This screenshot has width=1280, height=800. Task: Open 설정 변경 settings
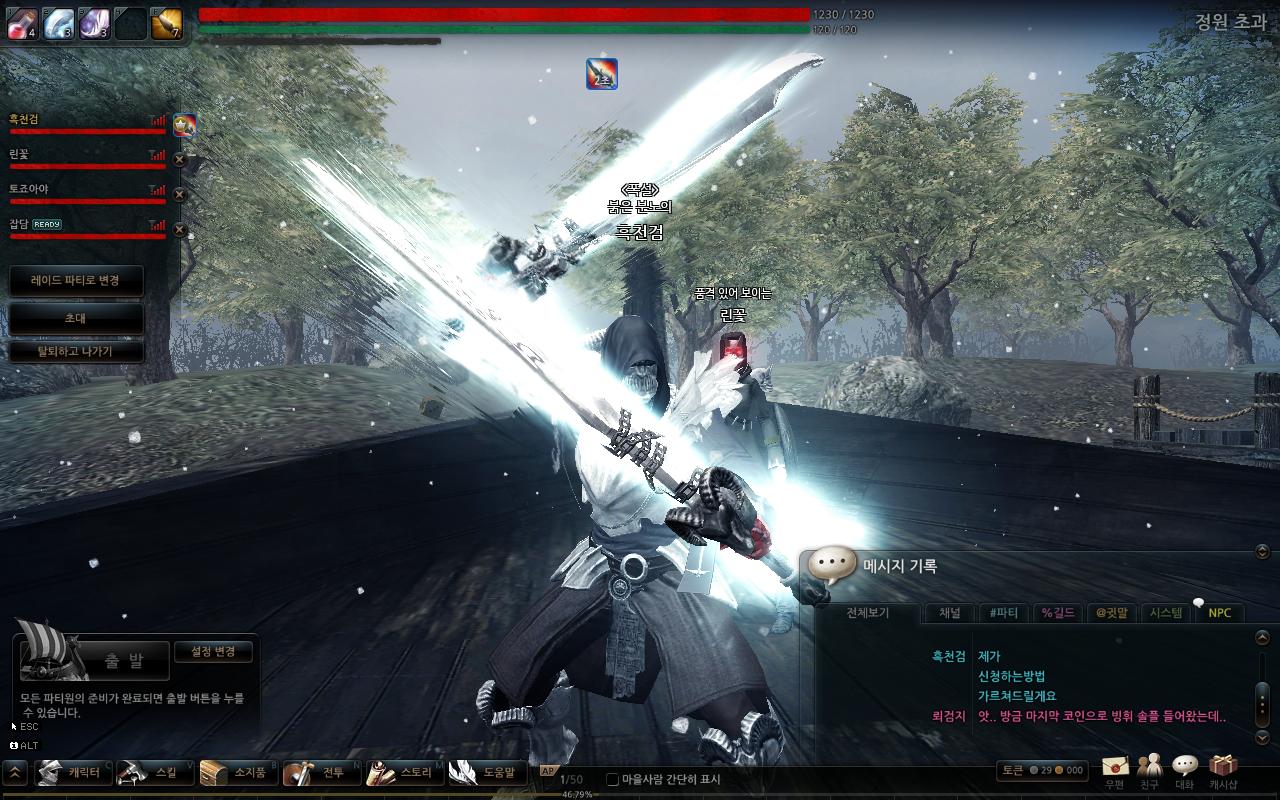coord(213,652)
